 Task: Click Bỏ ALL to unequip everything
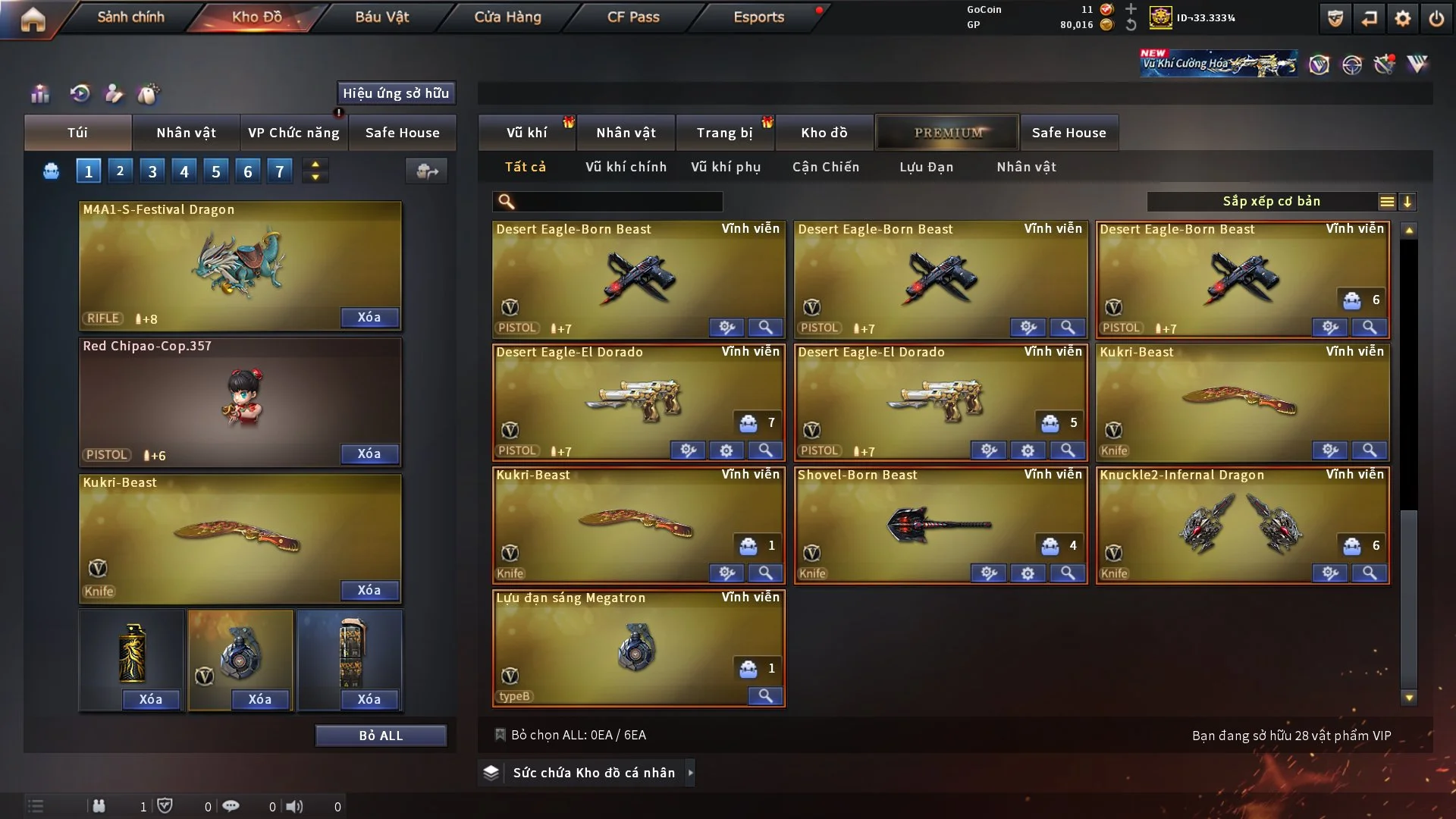(381, 736)
